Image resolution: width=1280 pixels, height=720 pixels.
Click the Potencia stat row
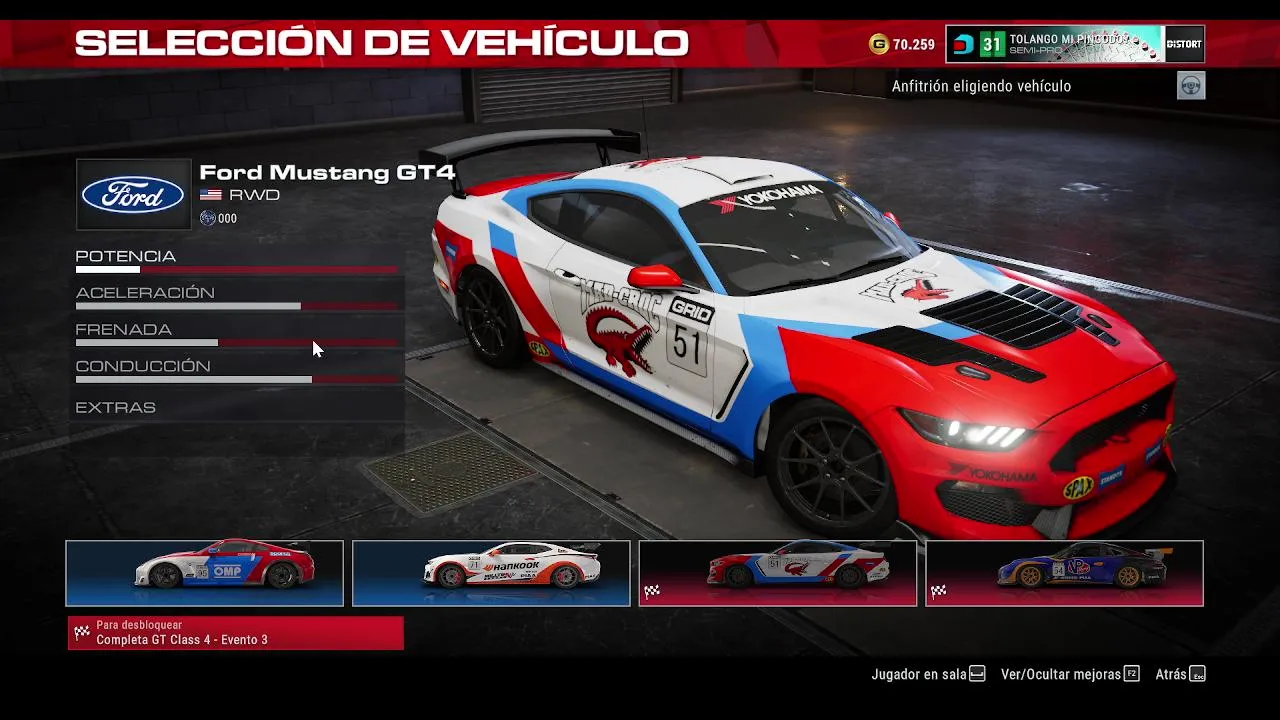pos(236,259)
